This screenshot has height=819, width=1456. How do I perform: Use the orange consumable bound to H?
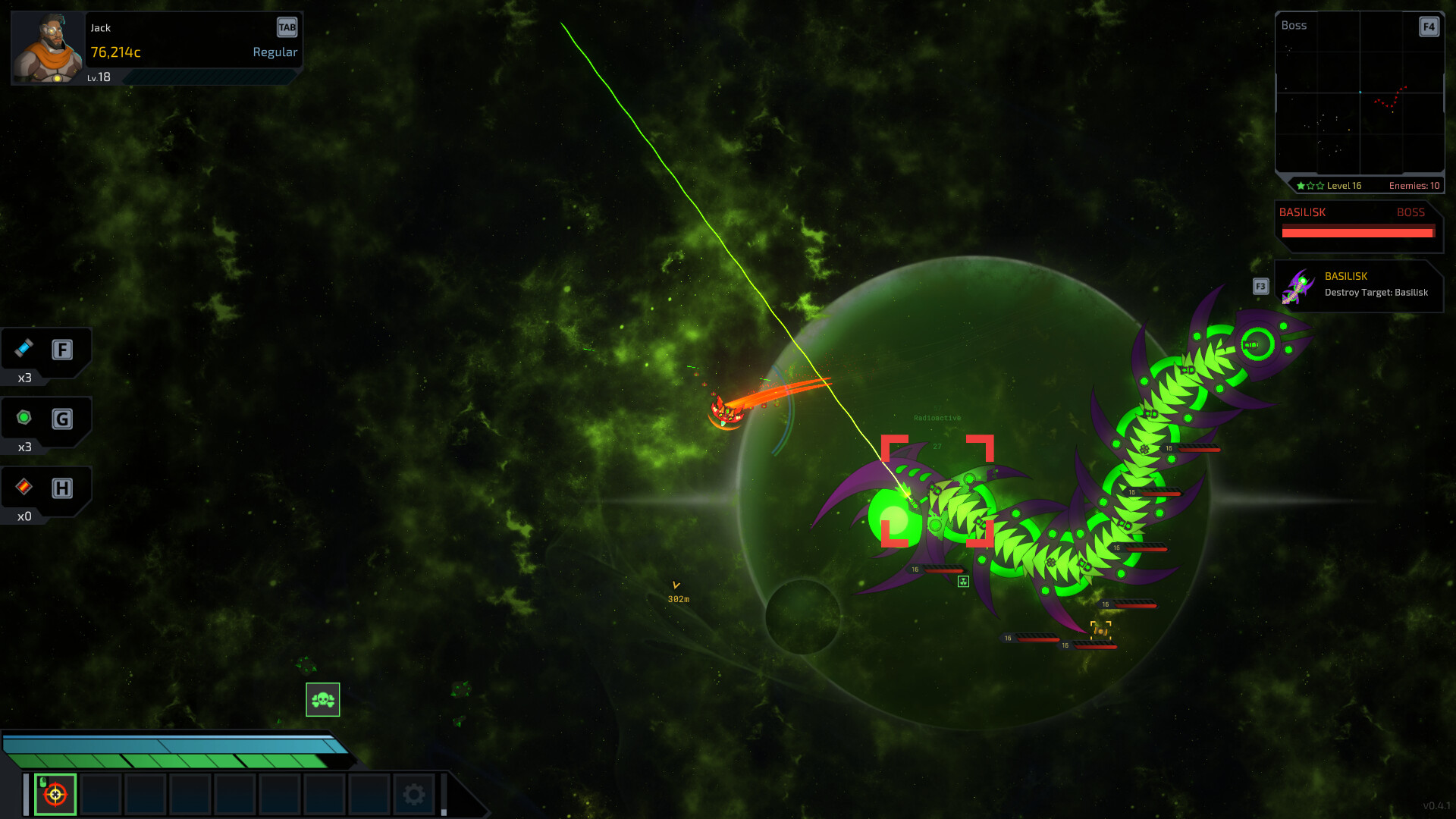tap(23, 489)
